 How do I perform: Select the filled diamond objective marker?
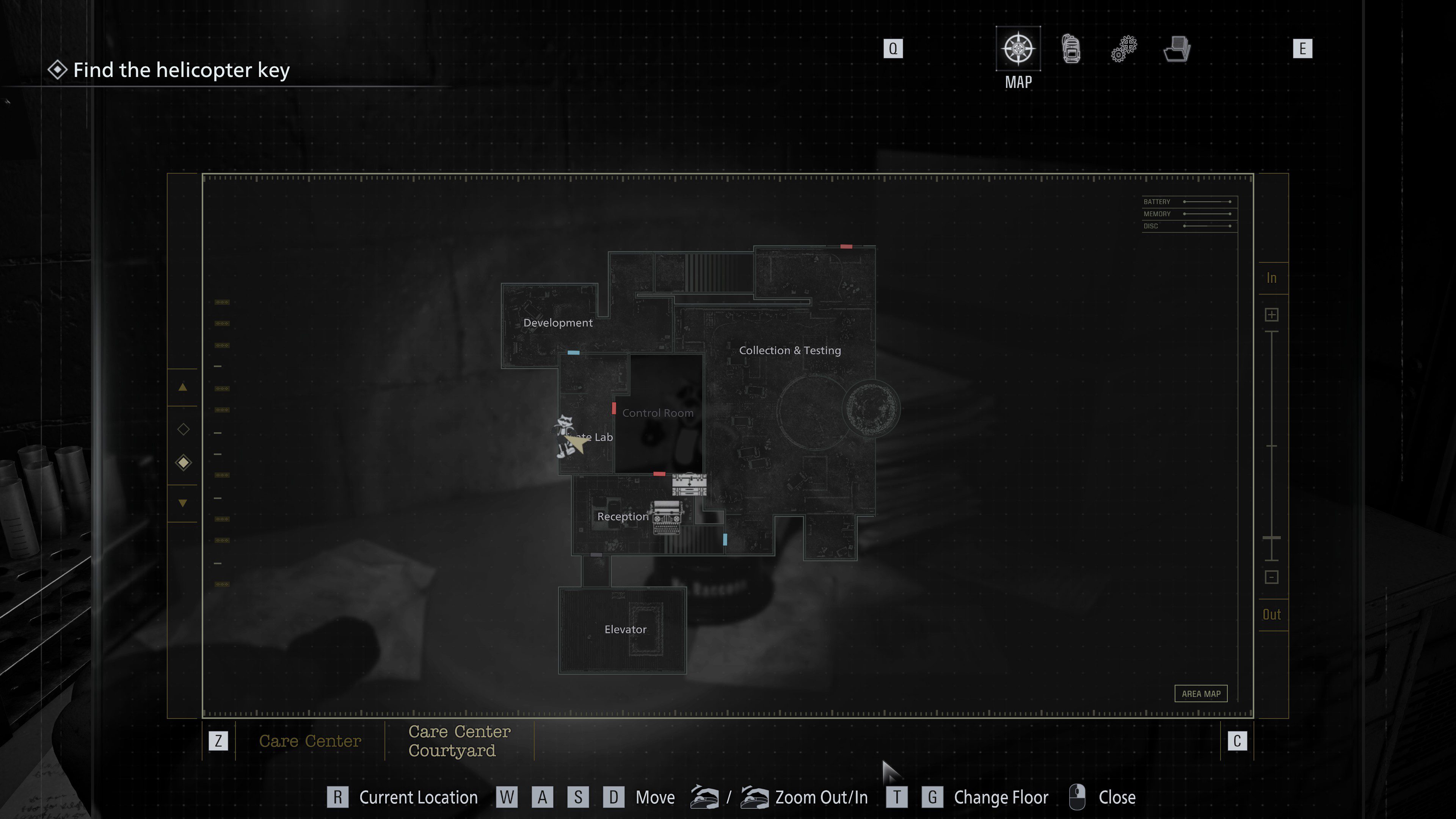(x=182, y=462)
